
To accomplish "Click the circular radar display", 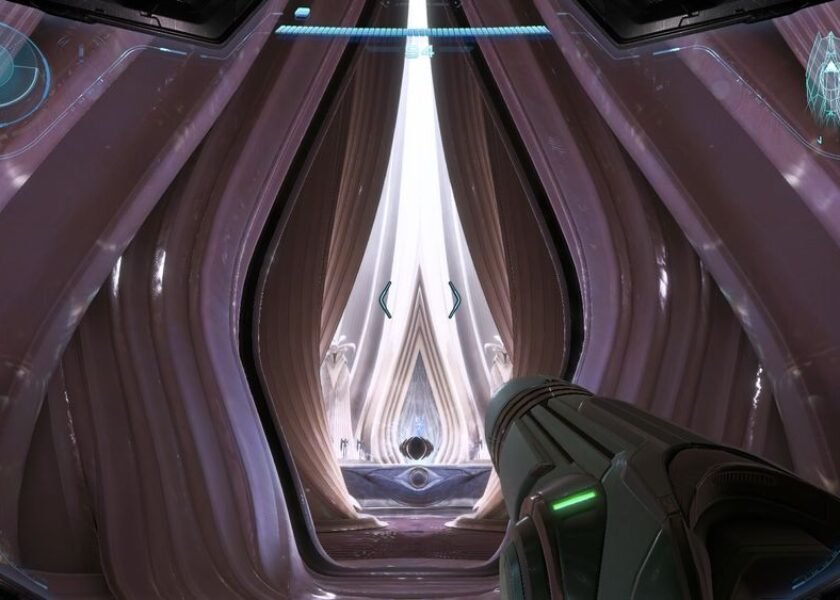I will tap(14, 72).
